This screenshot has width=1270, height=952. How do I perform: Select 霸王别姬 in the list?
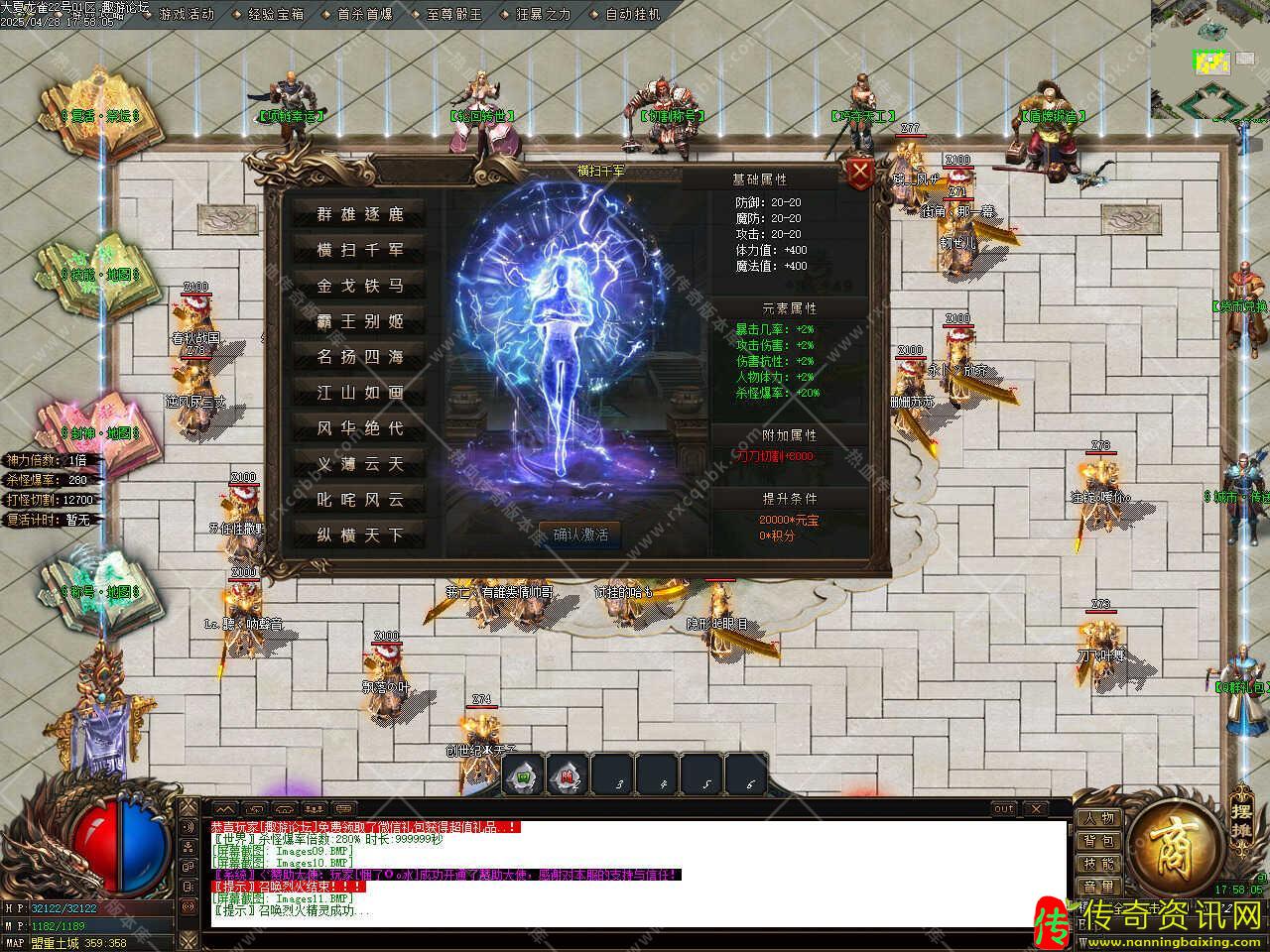pyautogui.click(x=360, y=321)
